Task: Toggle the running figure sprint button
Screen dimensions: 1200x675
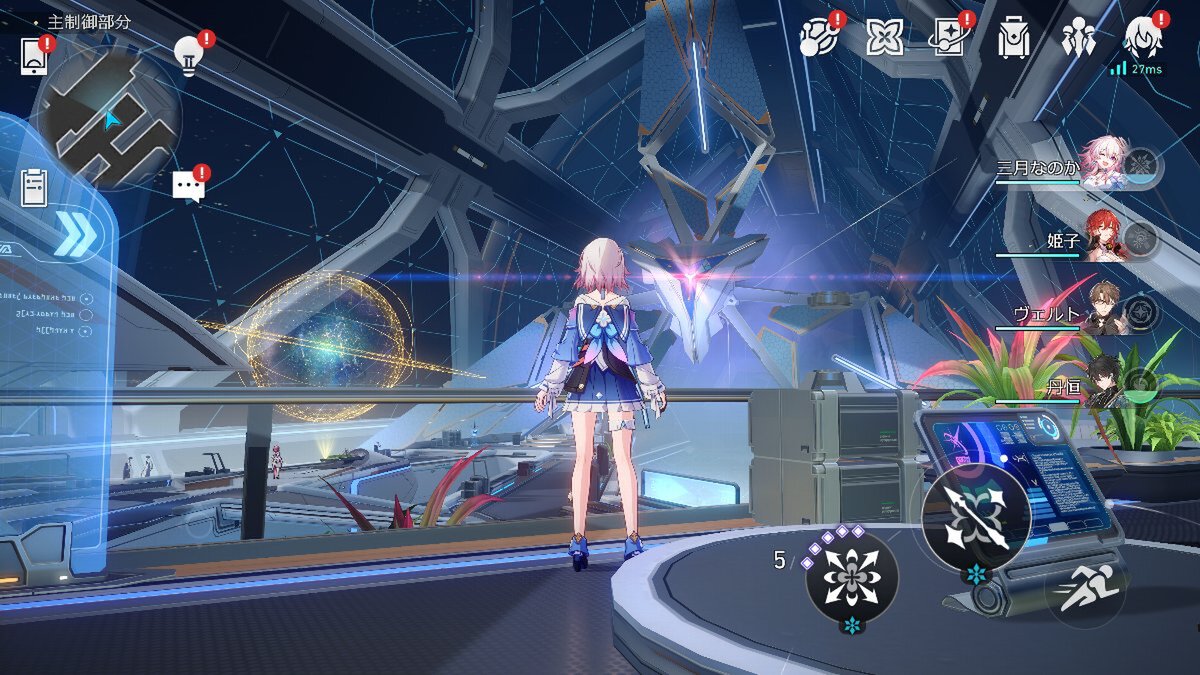Action: [x=1087, y=589]
